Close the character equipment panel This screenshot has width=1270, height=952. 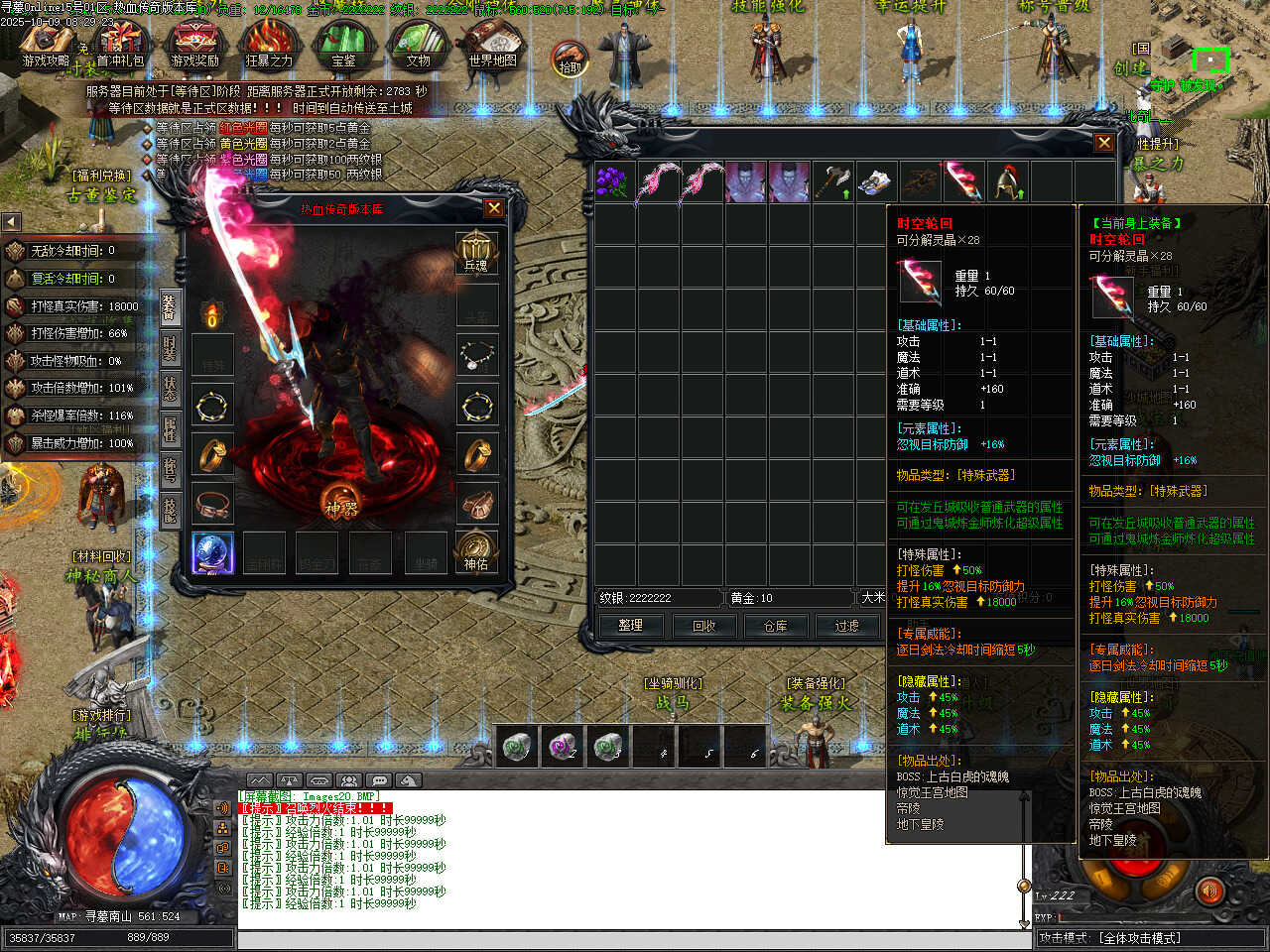coord(493,208)
